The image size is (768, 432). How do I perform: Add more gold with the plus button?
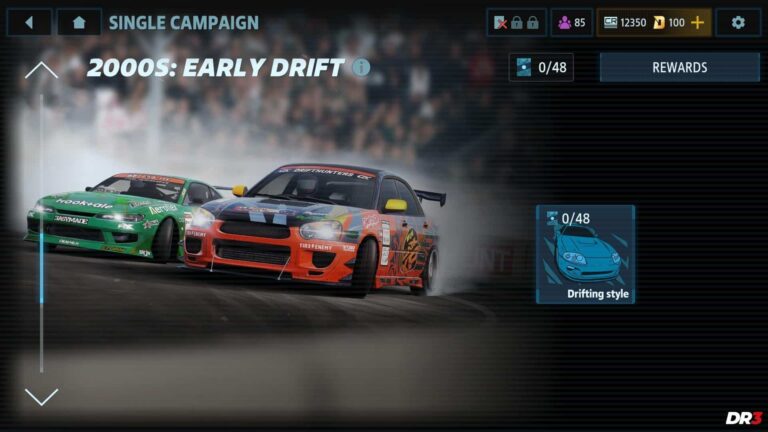point(698,22)
